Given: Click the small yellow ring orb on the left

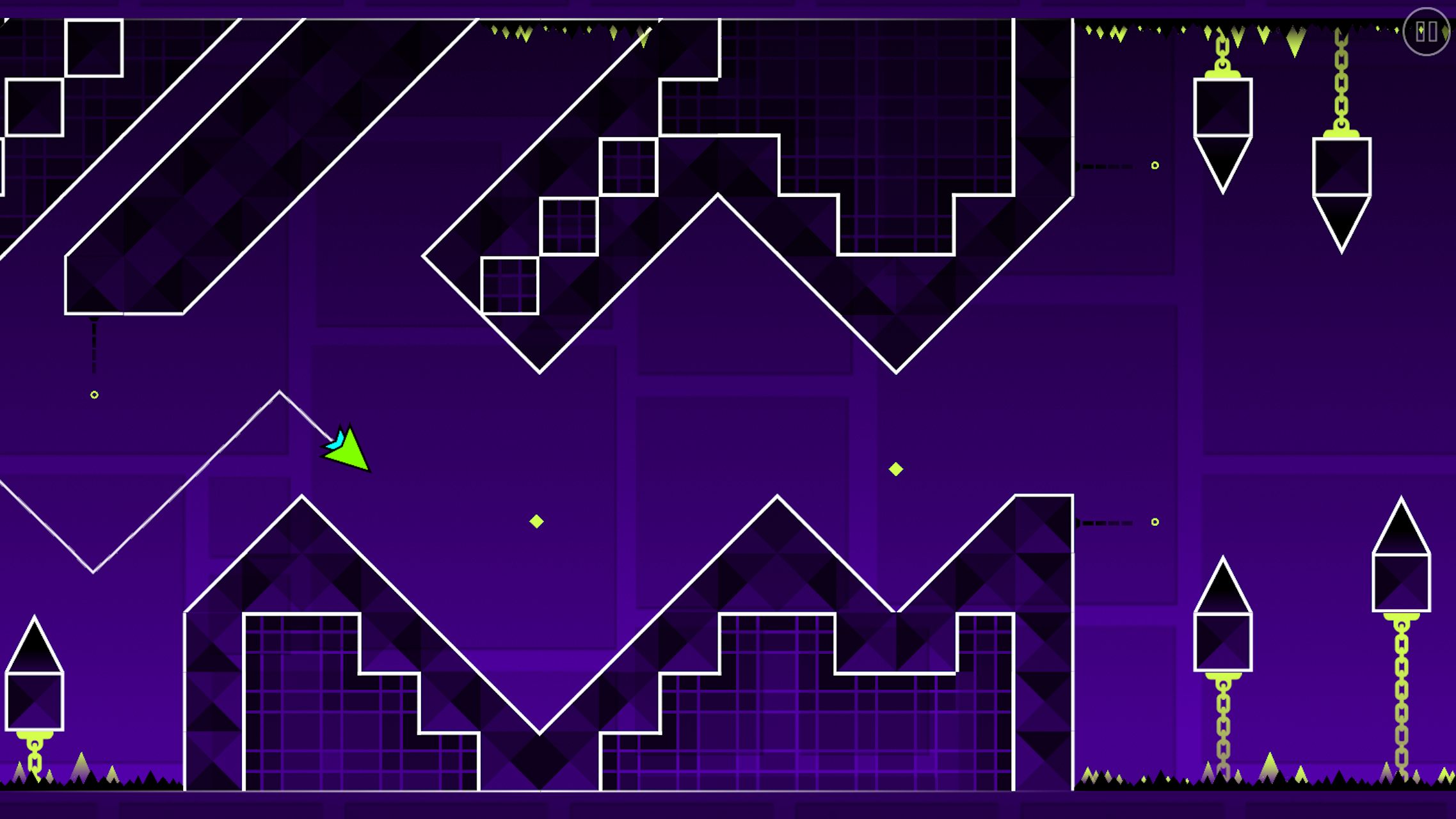Looking at the screenshot, I should [93, 395].
